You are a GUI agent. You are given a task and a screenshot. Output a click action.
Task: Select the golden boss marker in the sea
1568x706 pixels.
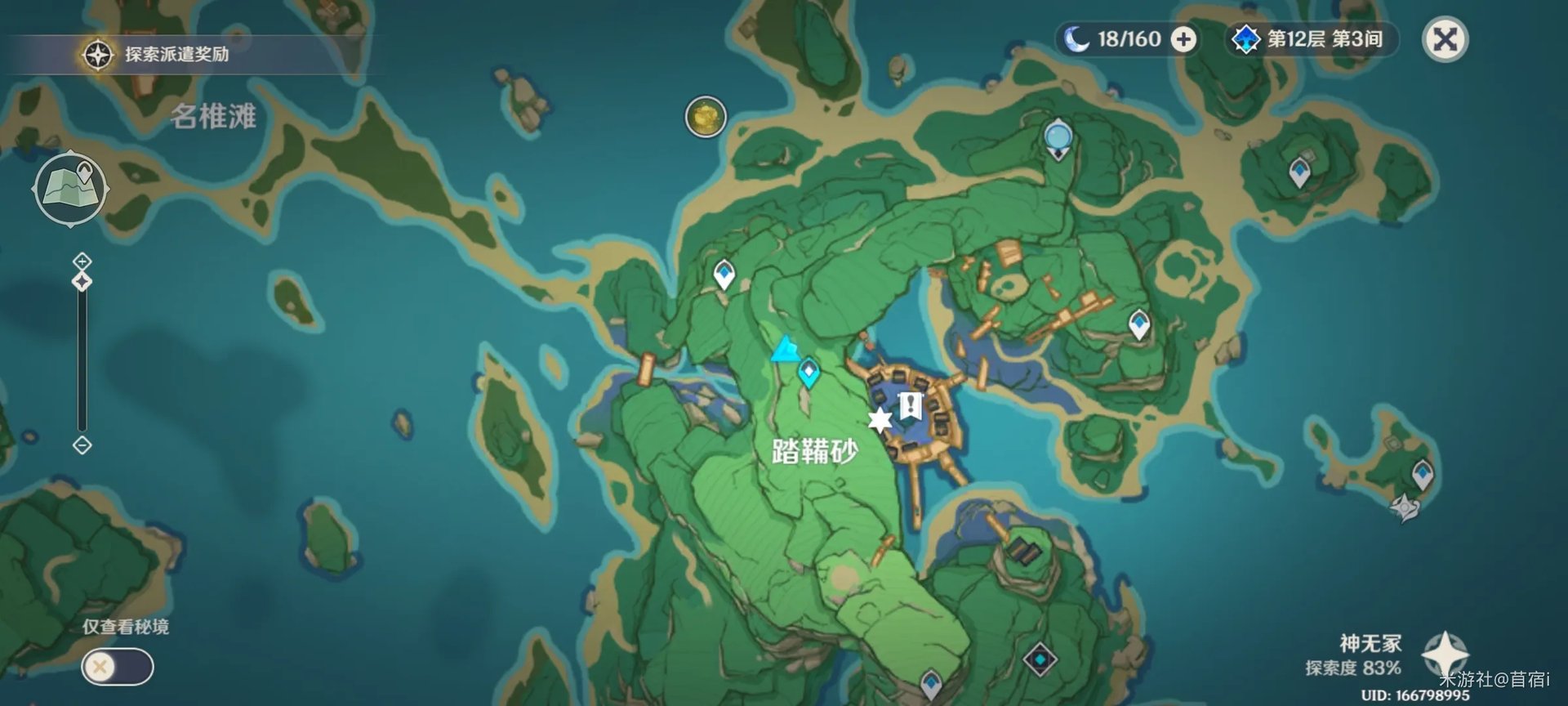coord(706,117)
